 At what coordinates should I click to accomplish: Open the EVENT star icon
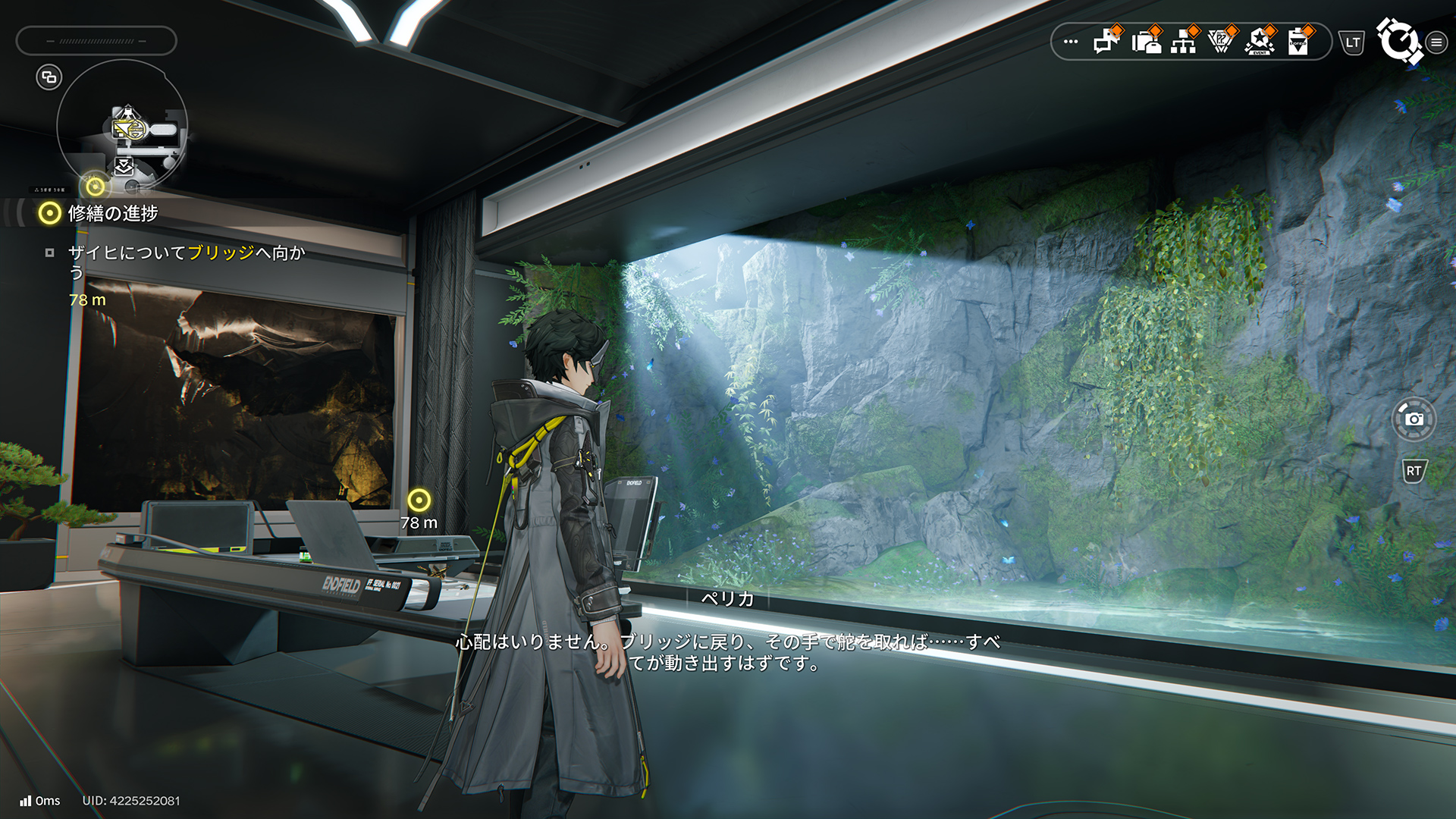(1260, 41)
